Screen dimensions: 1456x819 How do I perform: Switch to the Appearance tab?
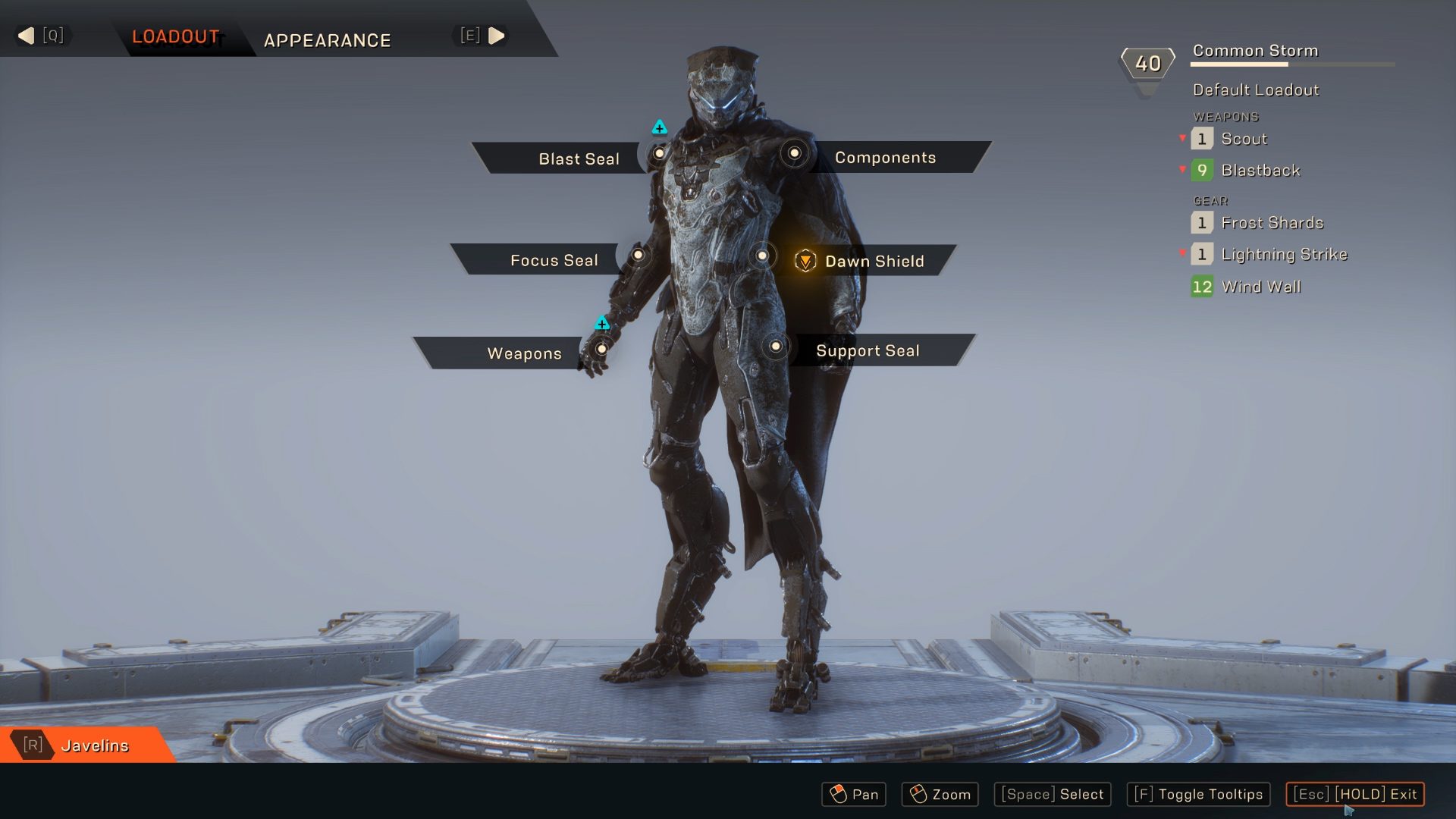pos(327,40)
